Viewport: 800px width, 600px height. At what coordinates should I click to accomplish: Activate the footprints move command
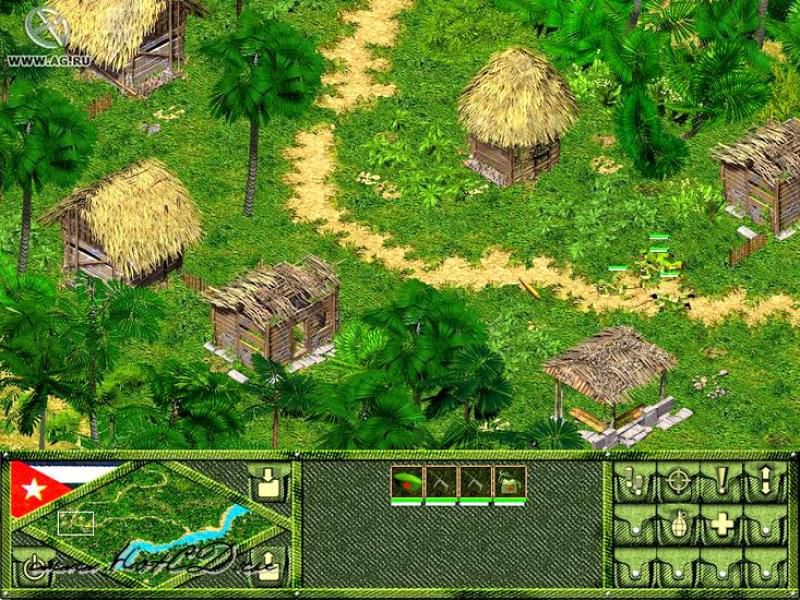pos(635,482)
